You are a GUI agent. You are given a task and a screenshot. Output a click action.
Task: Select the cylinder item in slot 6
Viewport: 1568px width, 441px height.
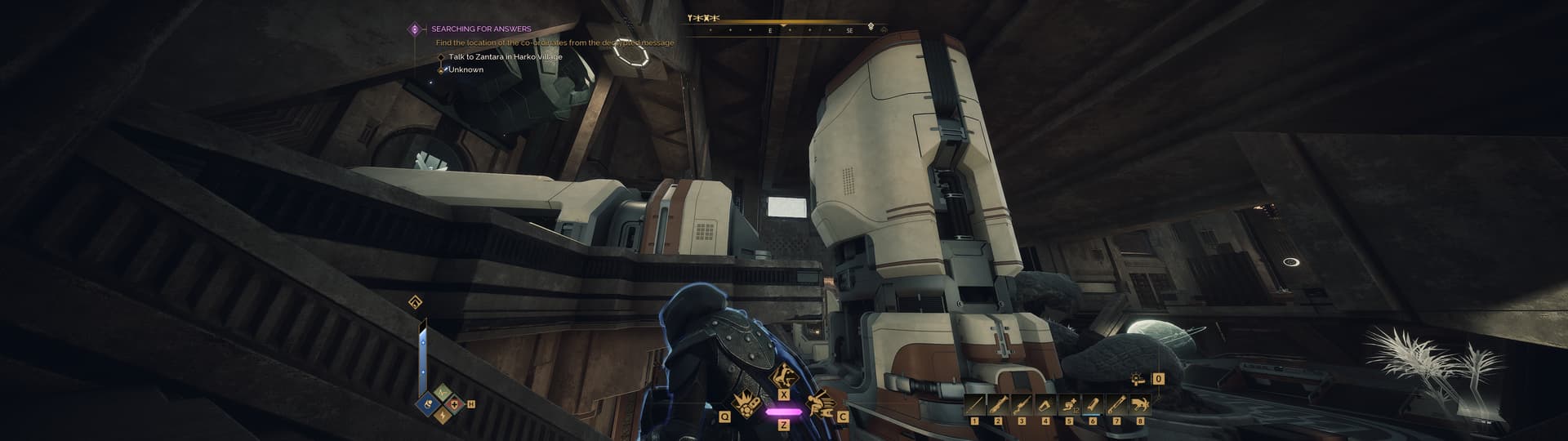pos(1093,404)
